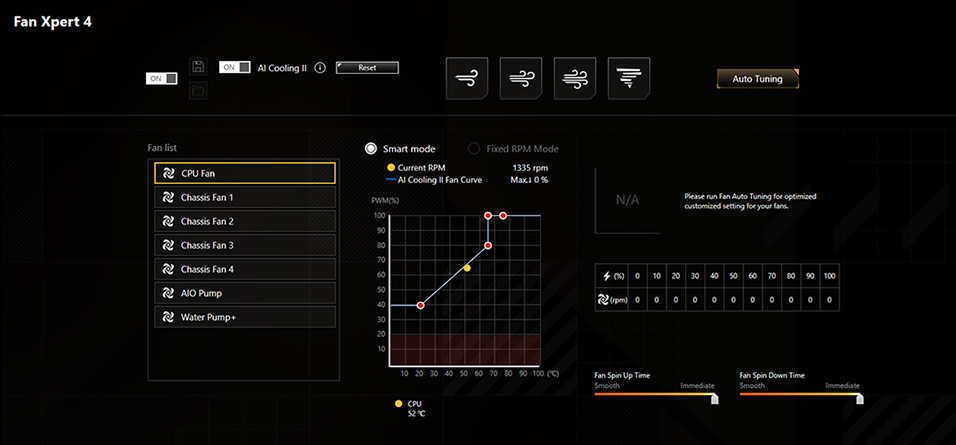Click the 40% PWM curve point
Viewport: 956px width, 445px height.
tap(420, 305)
